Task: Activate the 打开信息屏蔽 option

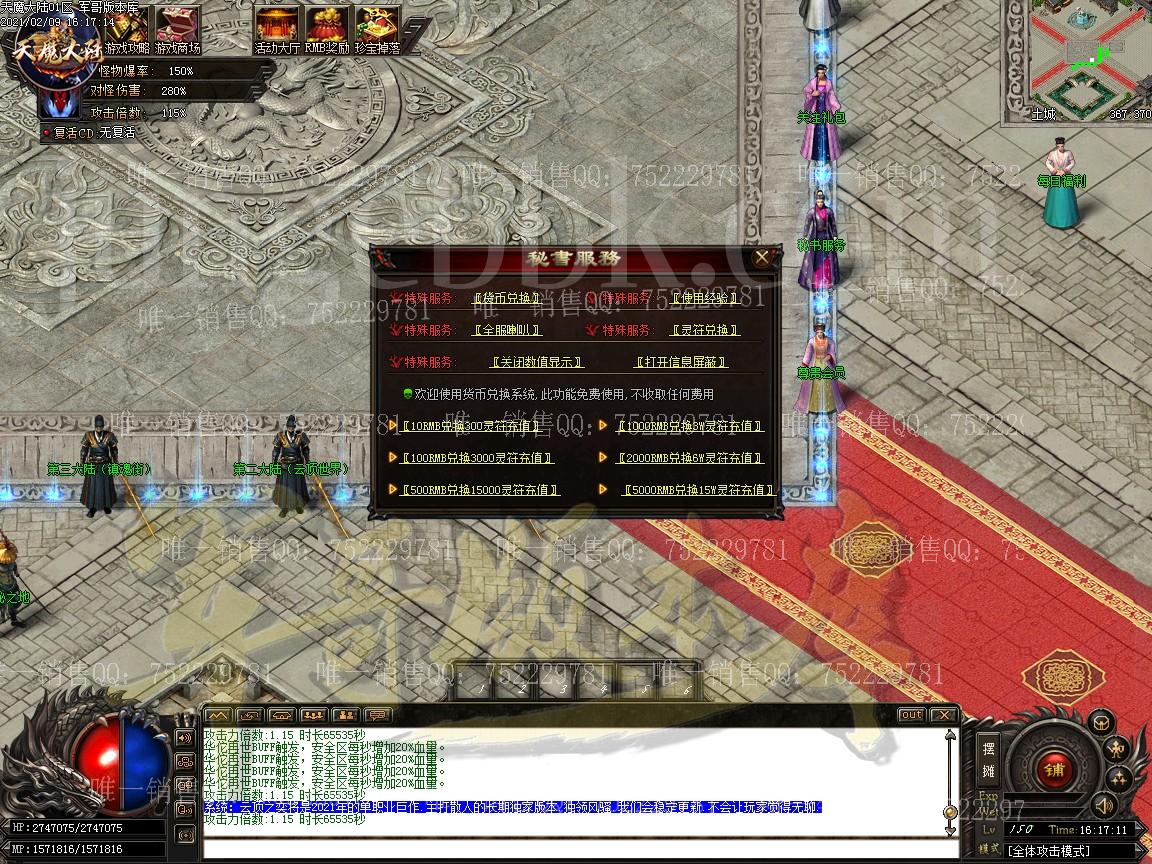Action: point(681,362)
